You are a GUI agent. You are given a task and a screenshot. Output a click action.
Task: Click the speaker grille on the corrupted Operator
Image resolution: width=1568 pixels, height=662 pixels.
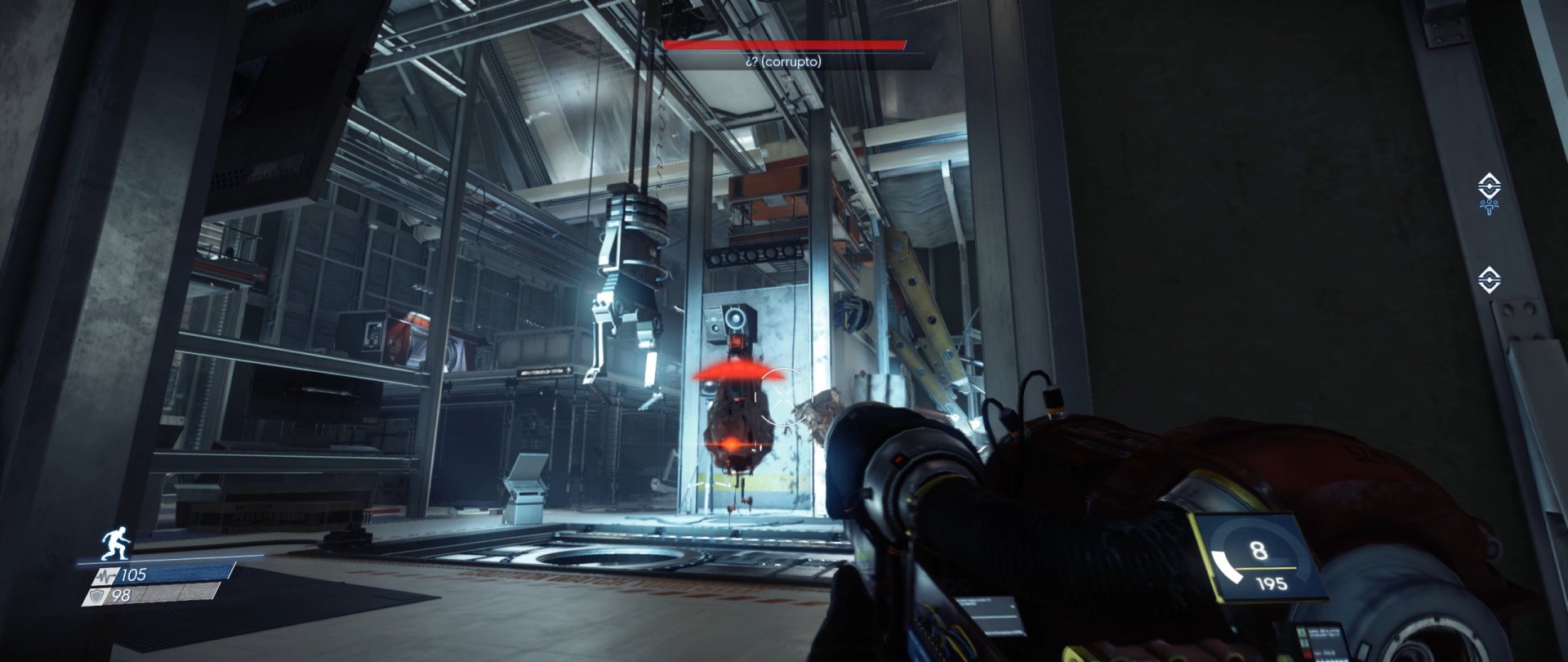click(735, 317)
